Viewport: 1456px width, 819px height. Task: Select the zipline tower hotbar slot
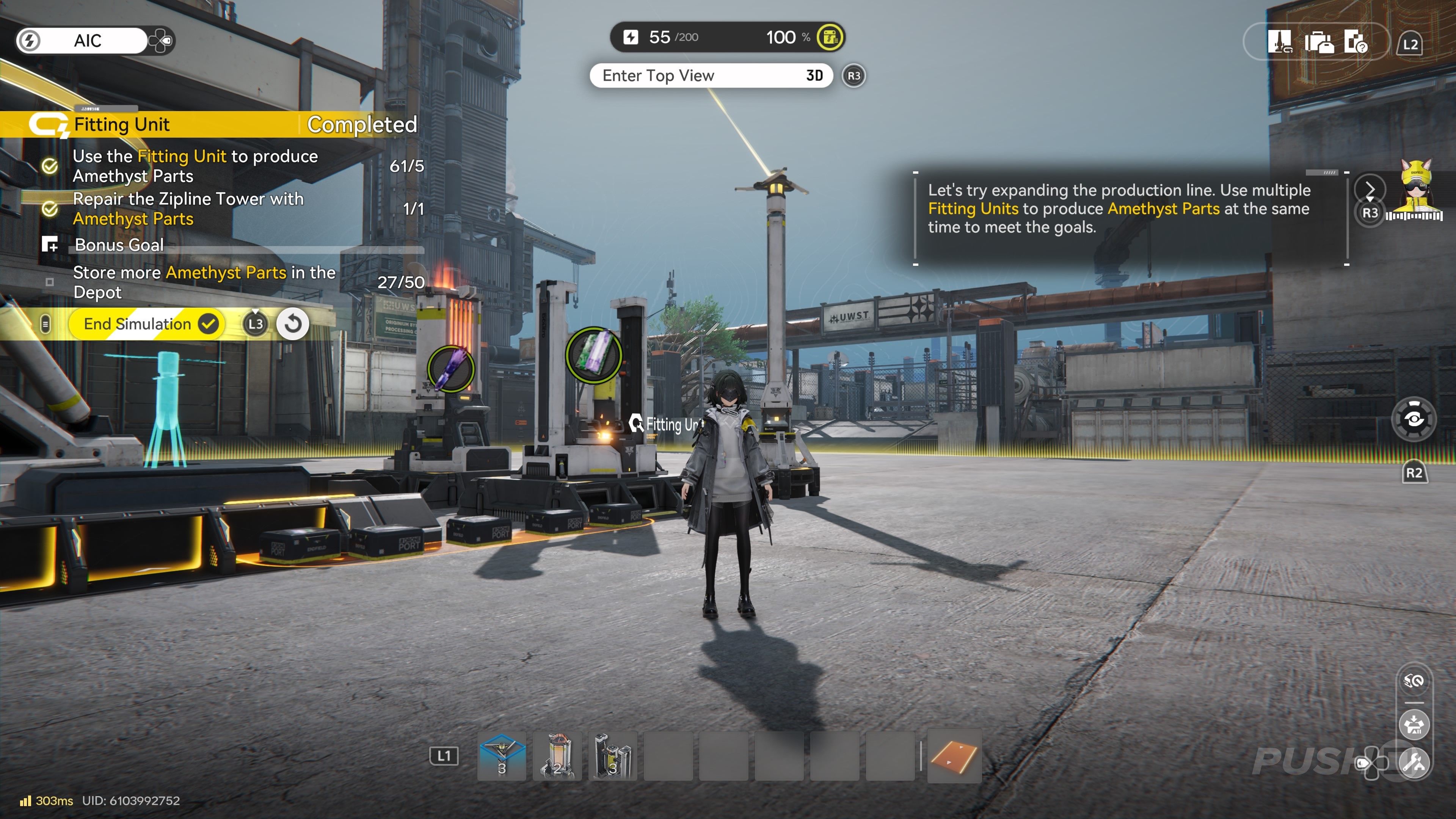tap(501, 756)
